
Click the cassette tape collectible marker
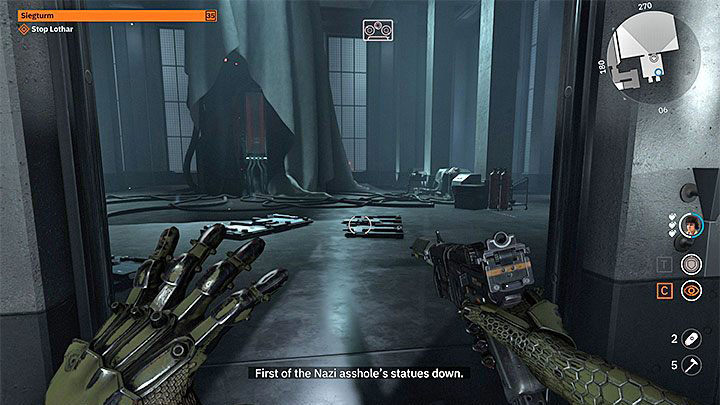click(x=377, y=31)
